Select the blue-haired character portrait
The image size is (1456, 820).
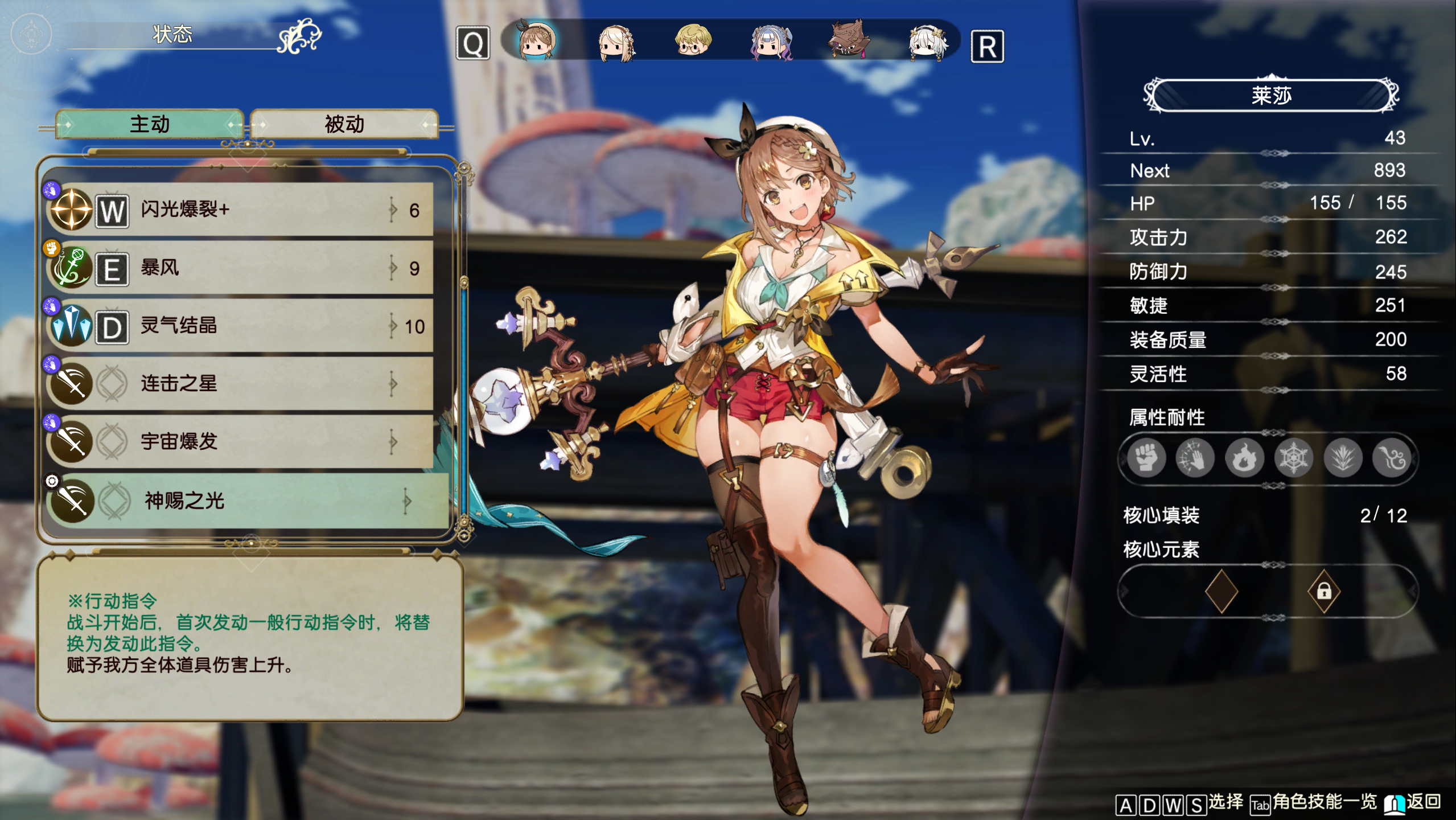tap(771, 42)
